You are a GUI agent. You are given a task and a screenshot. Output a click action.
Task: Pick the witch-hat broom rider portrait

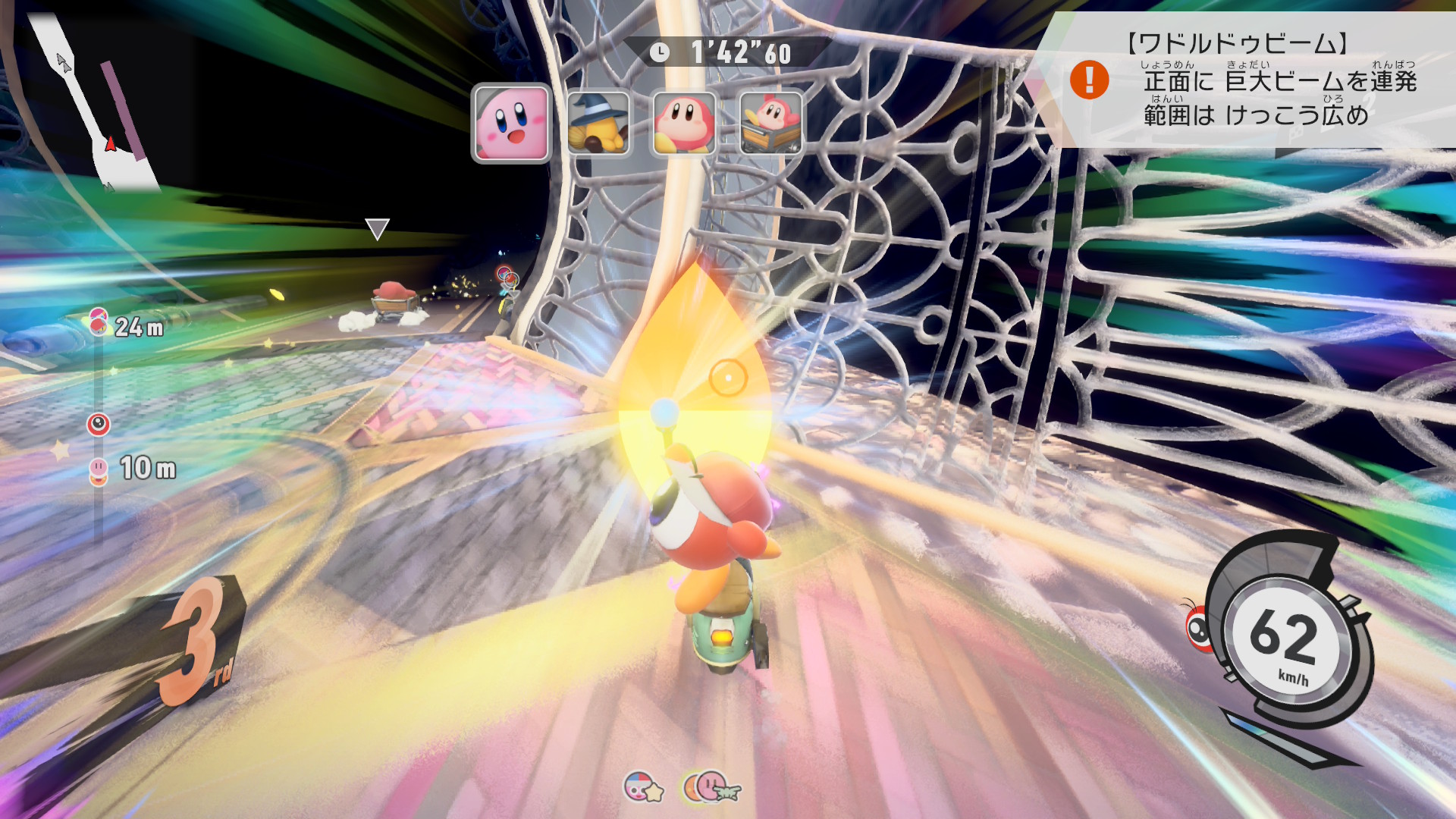pos(598,123)
